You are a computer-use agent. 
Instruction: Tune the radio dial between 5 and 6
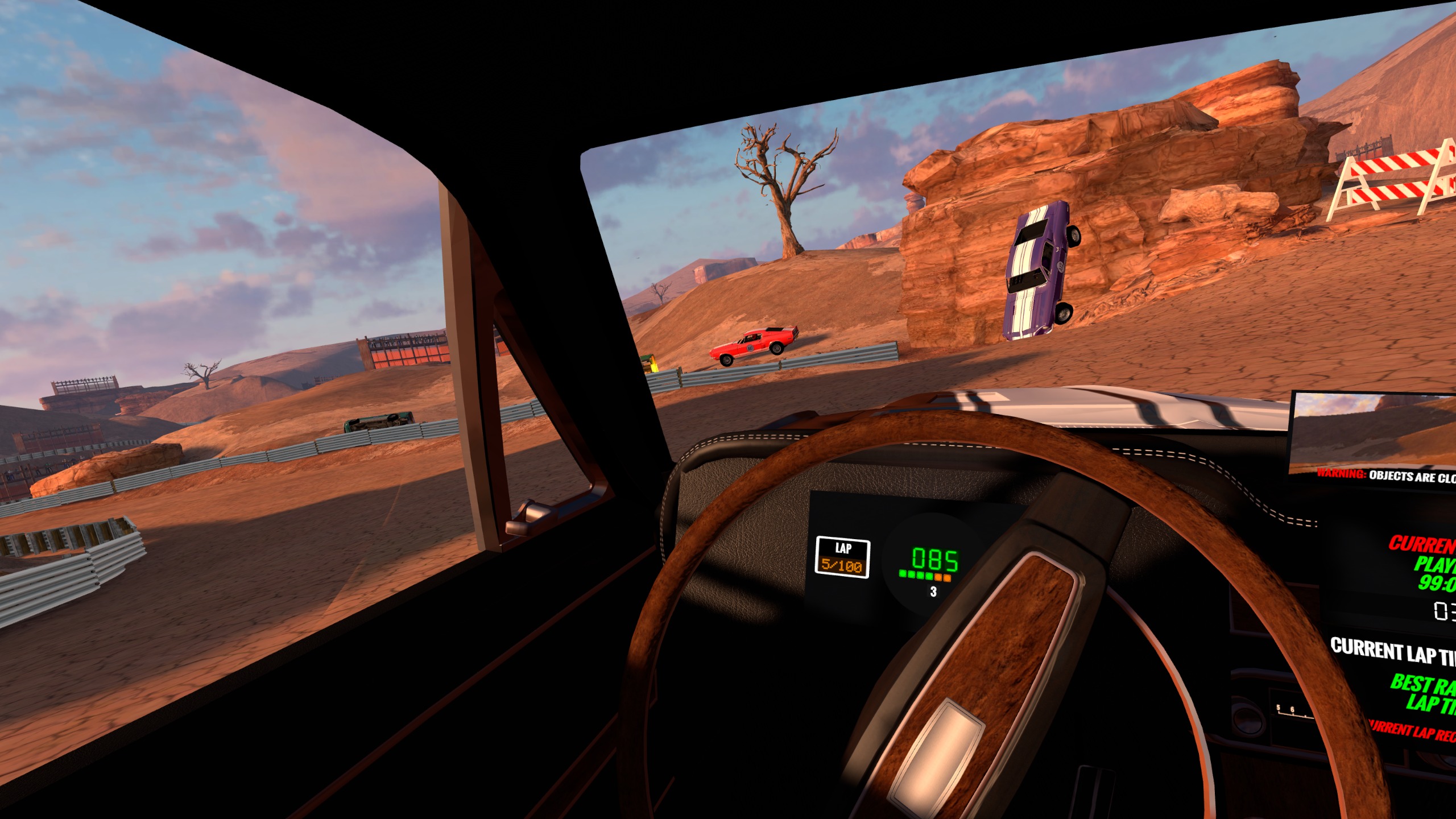tap(1287, 710)
